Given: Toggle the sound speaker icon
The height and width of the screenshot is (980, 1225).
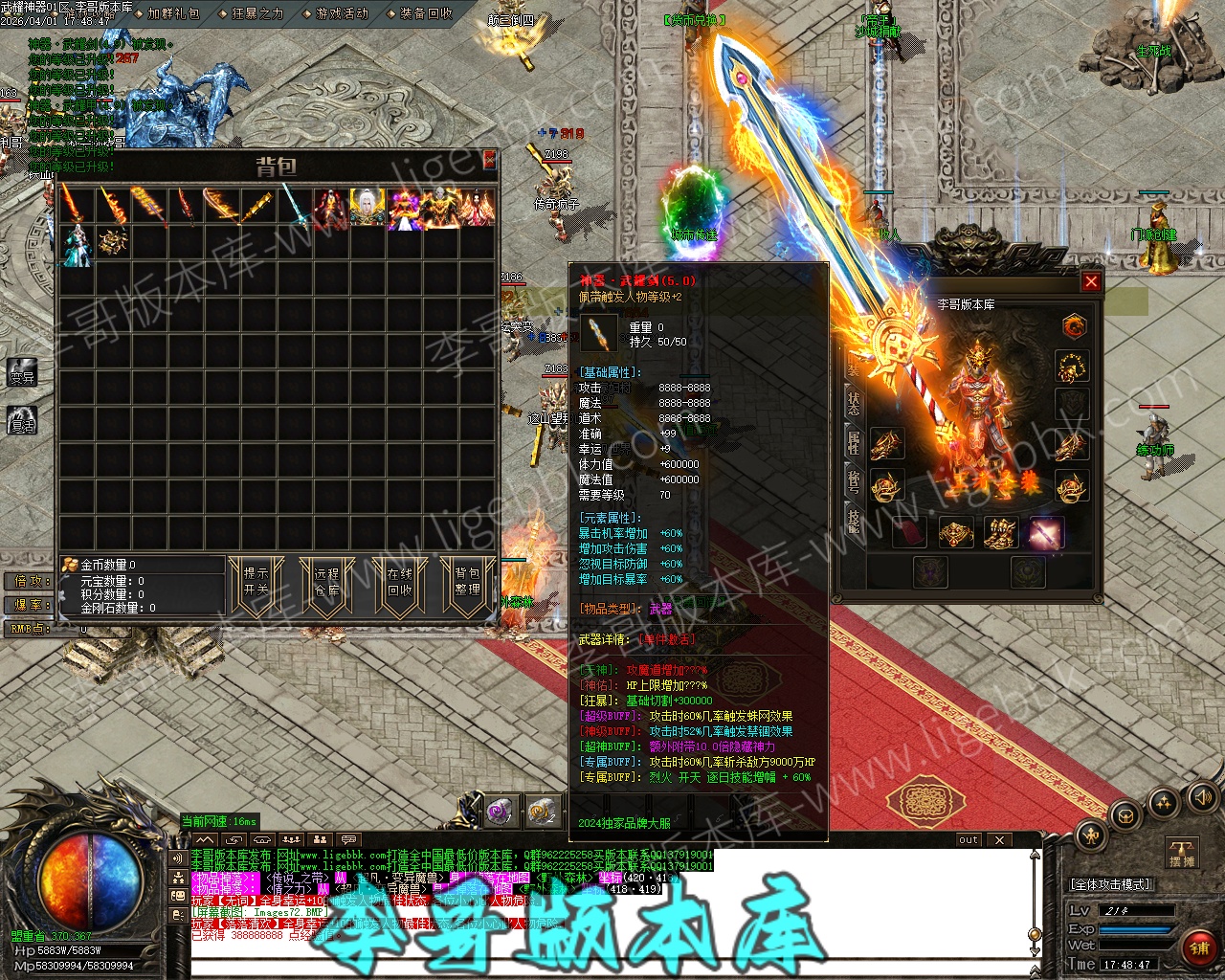Looking at the screenshot, I should 1201,797.
